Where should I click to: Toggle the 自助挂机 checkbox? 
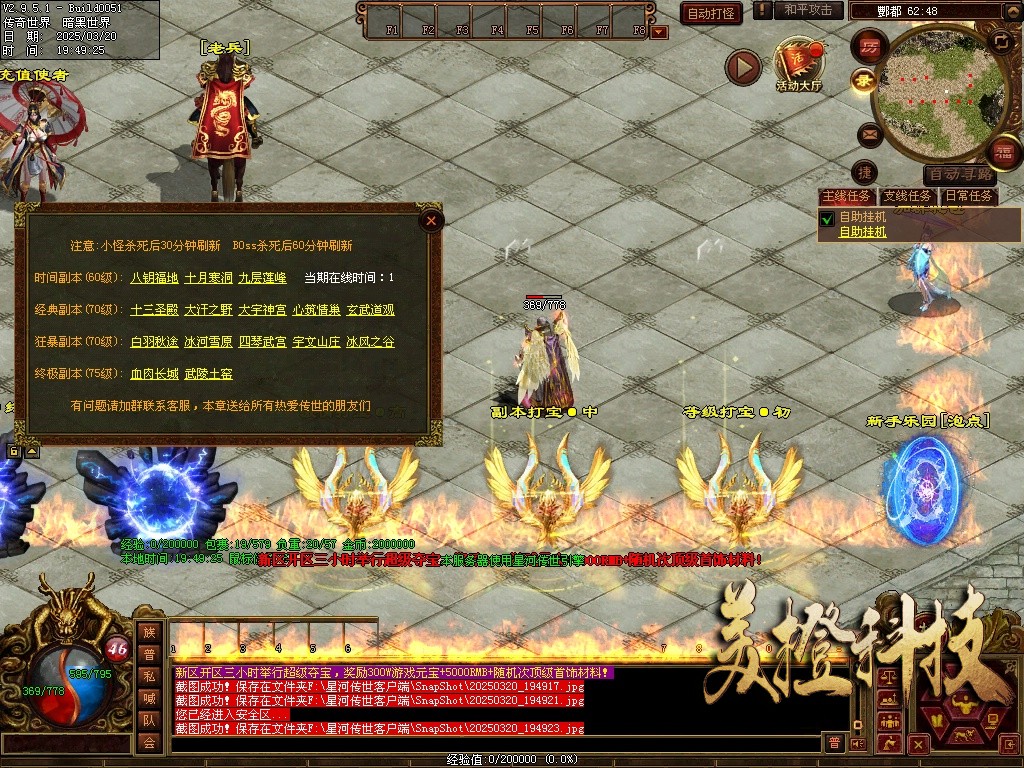pos(827,217)
